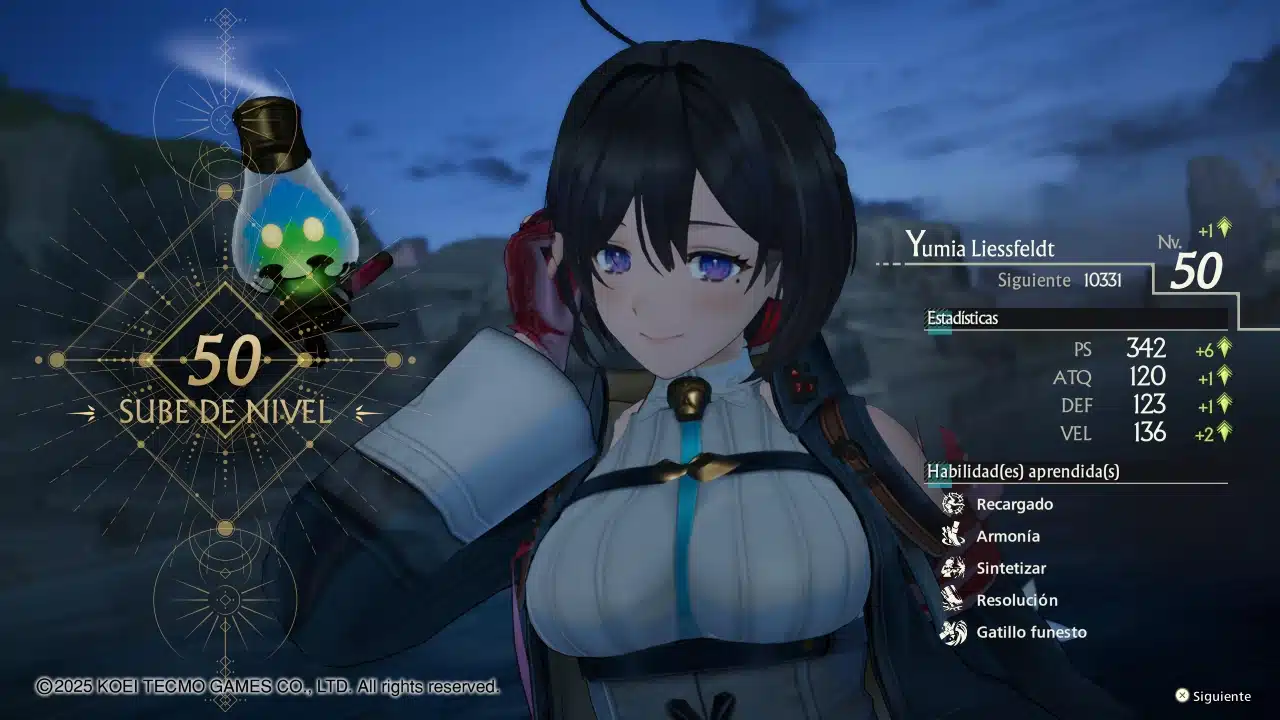The width and height of the screenshot is (1280, 720).
Task: Choose the Armonía skill entry
Action: pyautogui.click(x=1008, y=536)
